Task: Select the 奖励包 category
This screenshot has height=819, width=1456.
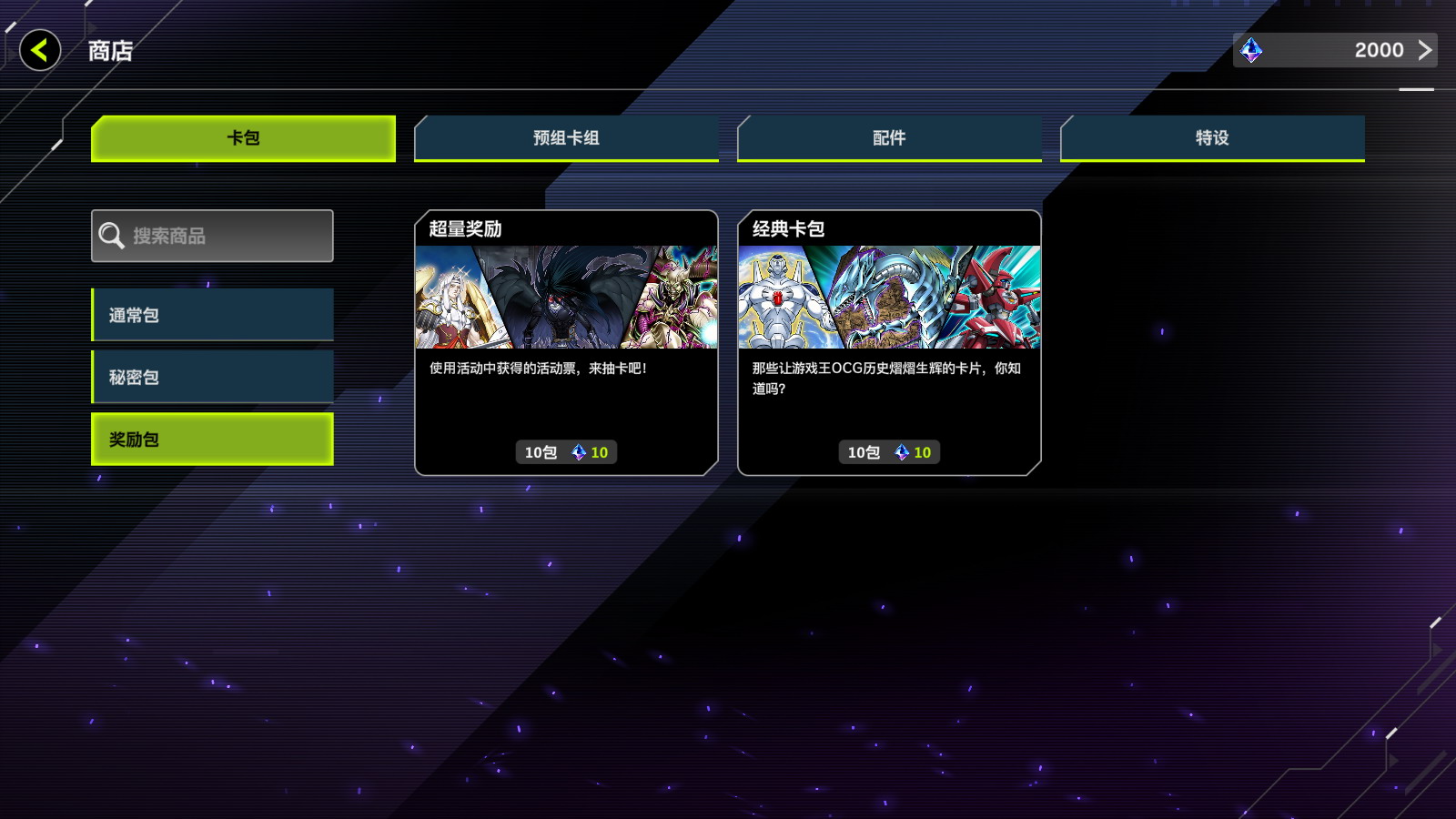Action: coord(213,440)
